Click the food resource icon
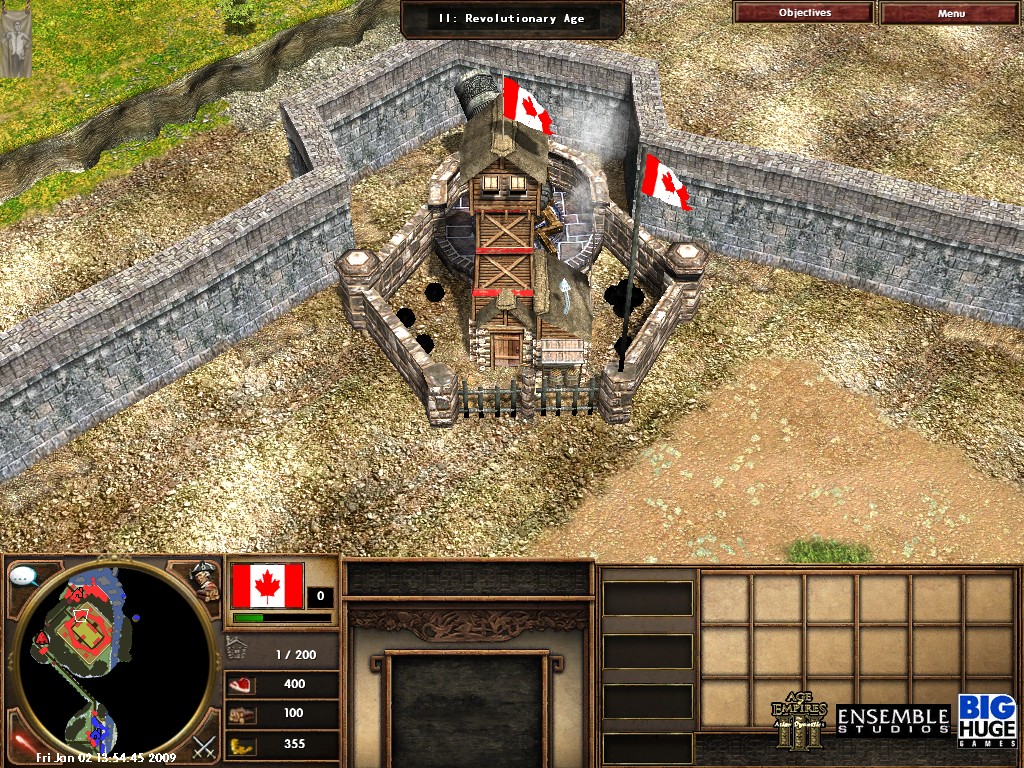The height and width of the screenshot is (768, 1024). [243, 684]
